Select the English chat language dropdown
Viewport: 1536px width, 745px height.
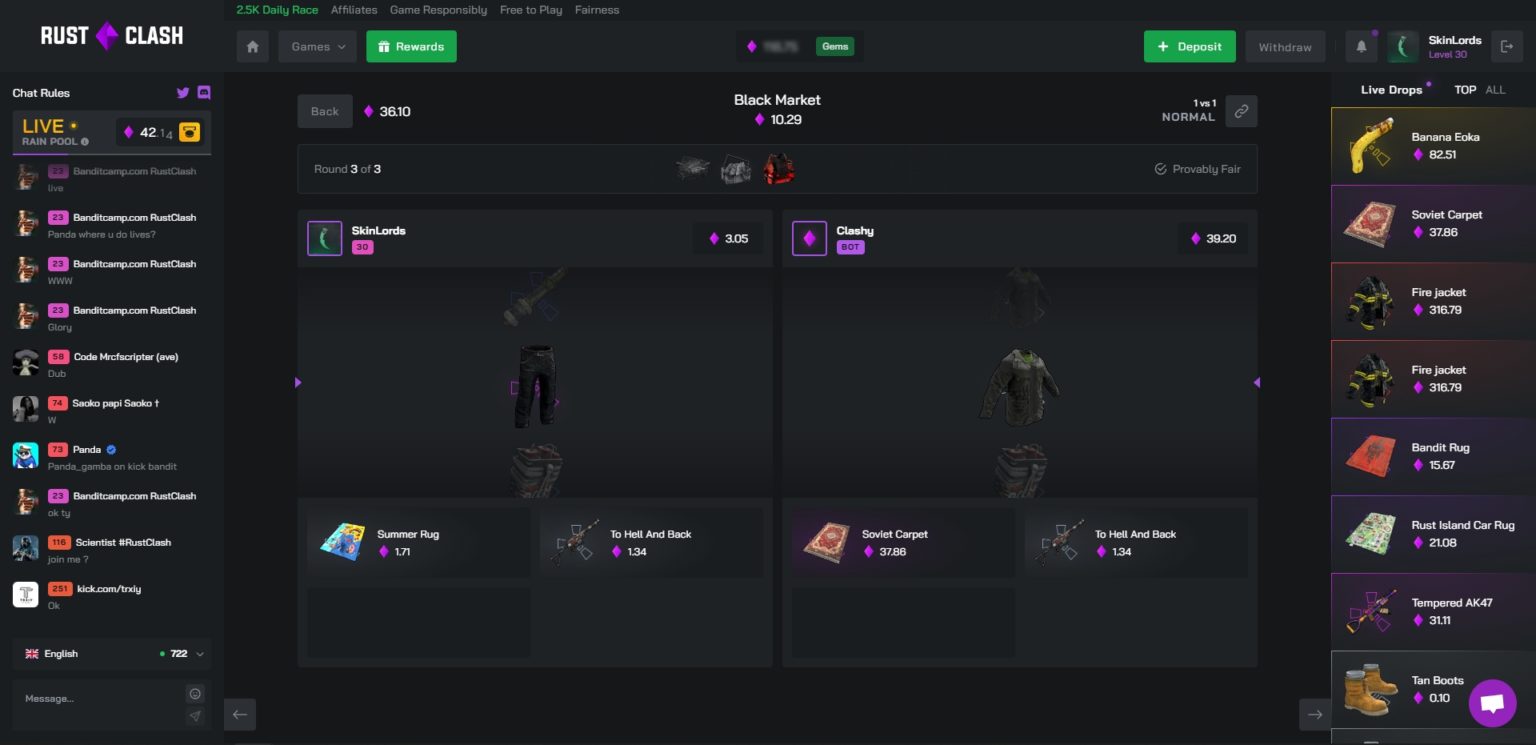point(112,654)
